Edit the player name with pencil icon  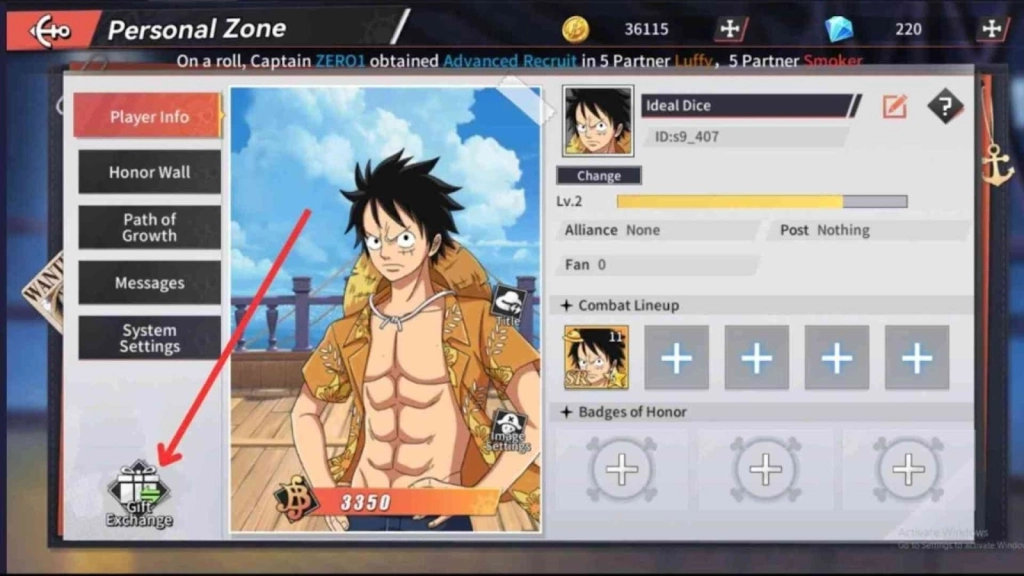pos(894,106)
